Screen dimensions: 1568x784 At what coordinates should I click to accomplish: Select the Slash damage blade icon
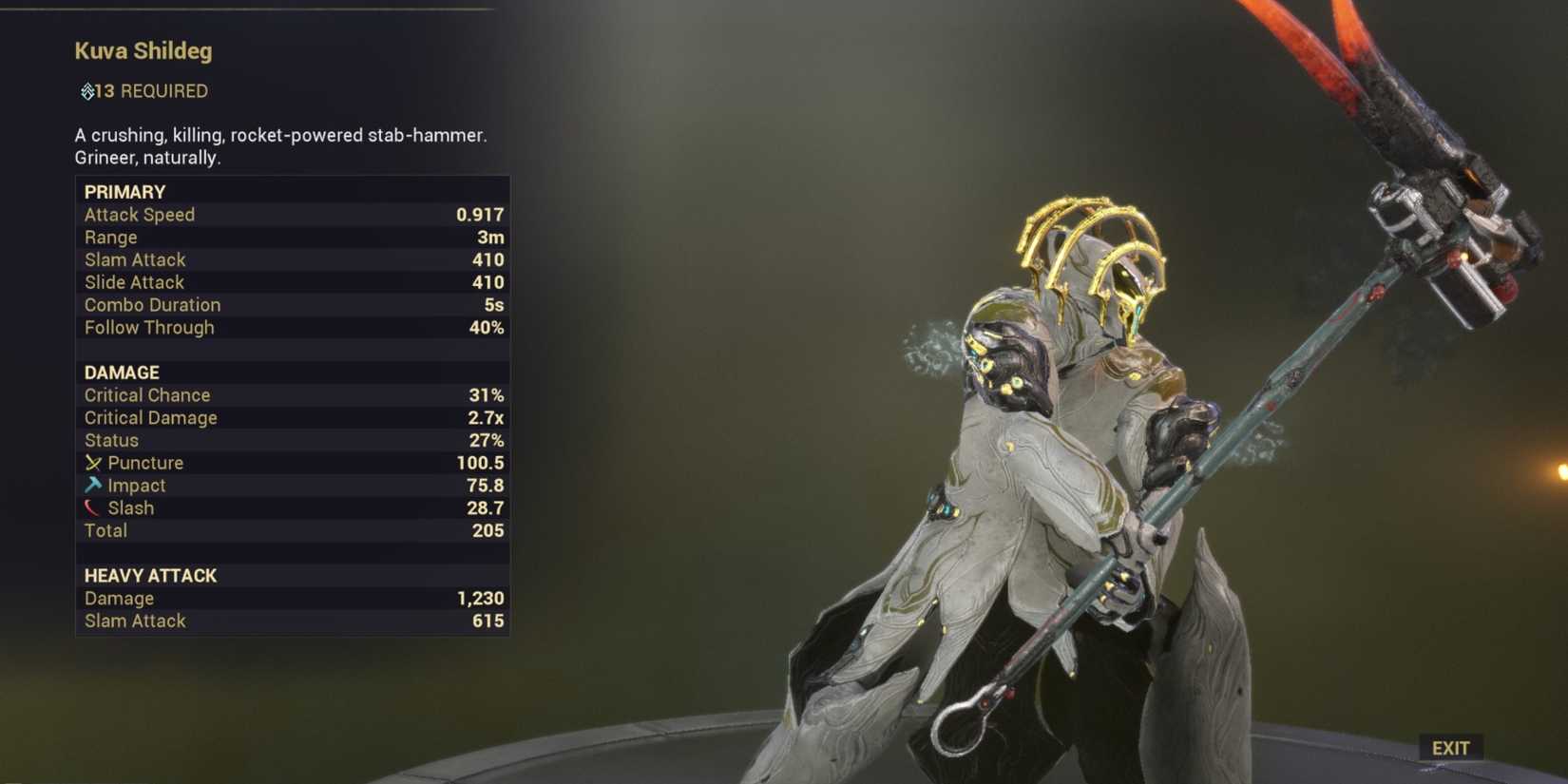coord(93,507)
